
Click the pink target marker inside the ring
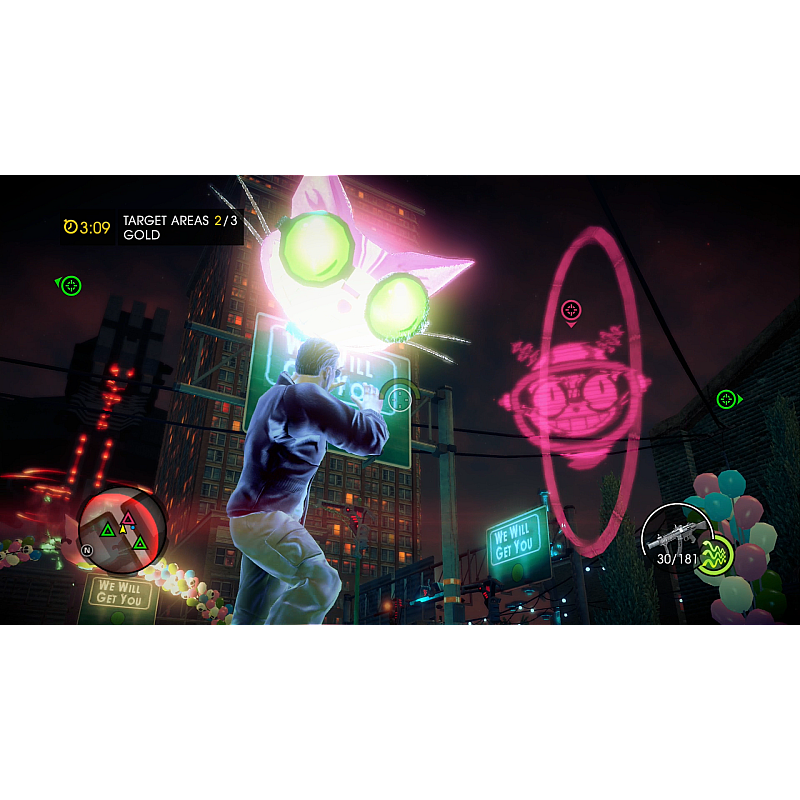[x=571, y=309]
